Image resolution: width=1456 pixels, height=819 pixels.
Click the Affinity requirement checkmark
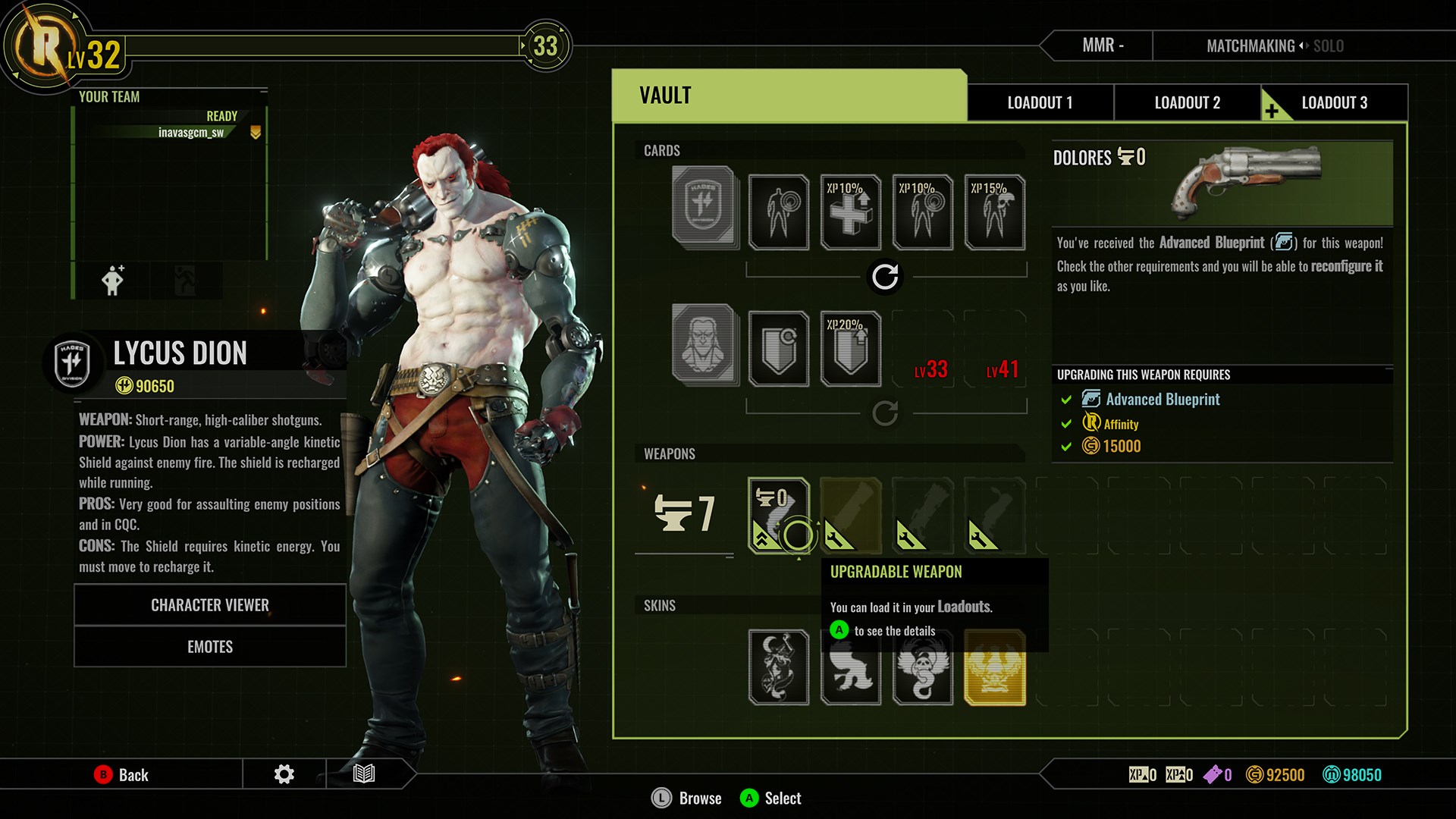coord(1066,423)
